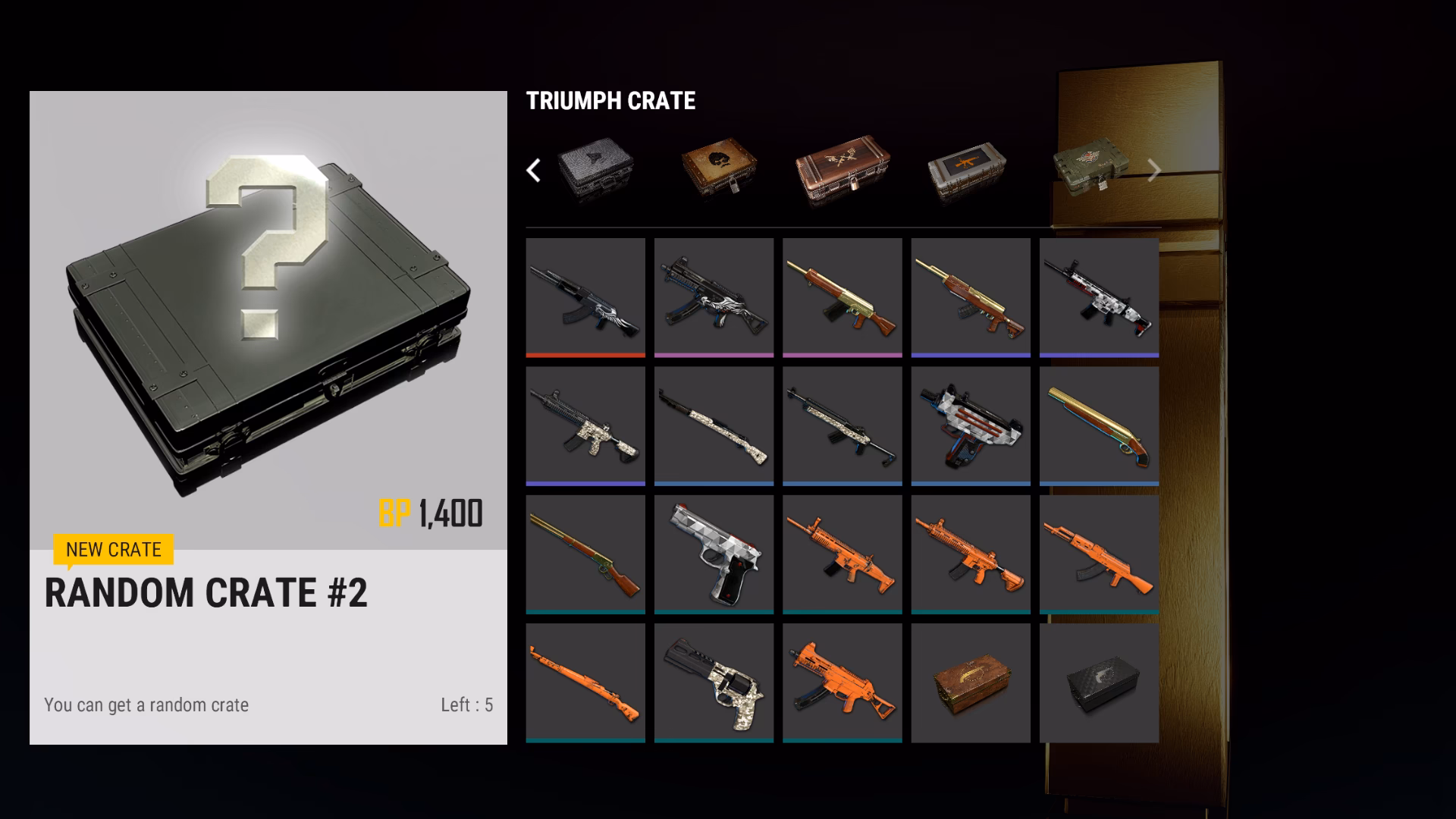Open the skull-decorated brown crate

[x=717, y=165]
